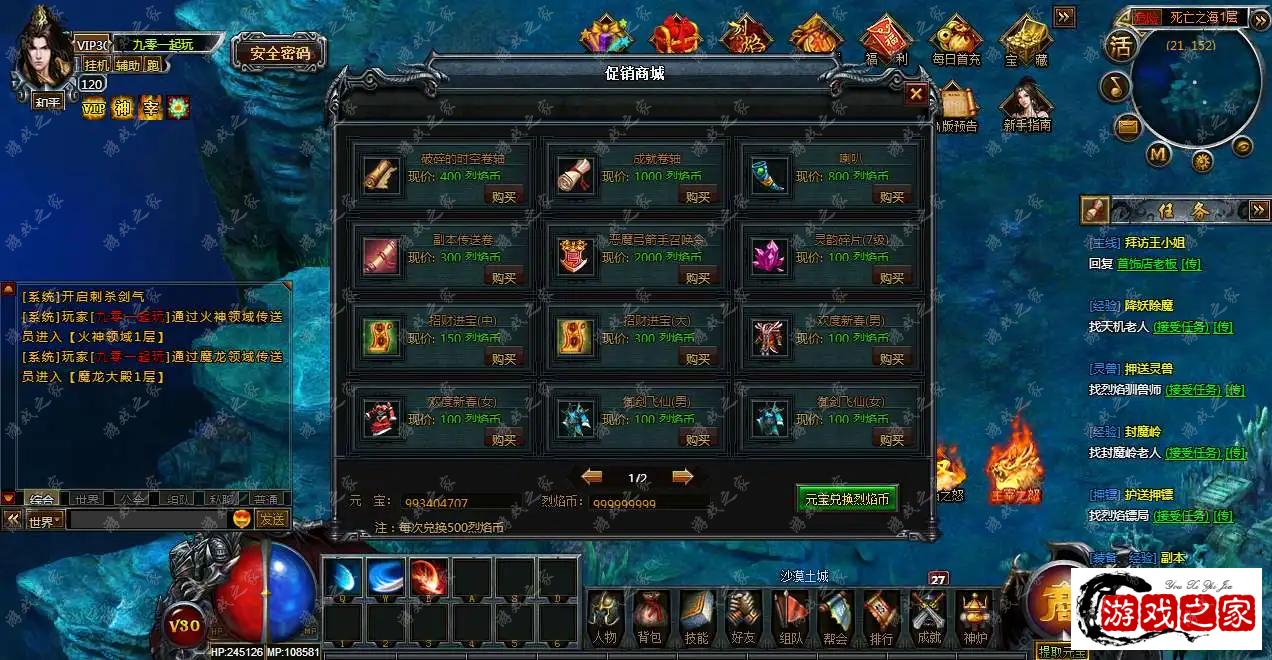This screenshot has height=660, width=1272.
Task: Click the 发送 chat send button
Action: click(x=271, y=519)
